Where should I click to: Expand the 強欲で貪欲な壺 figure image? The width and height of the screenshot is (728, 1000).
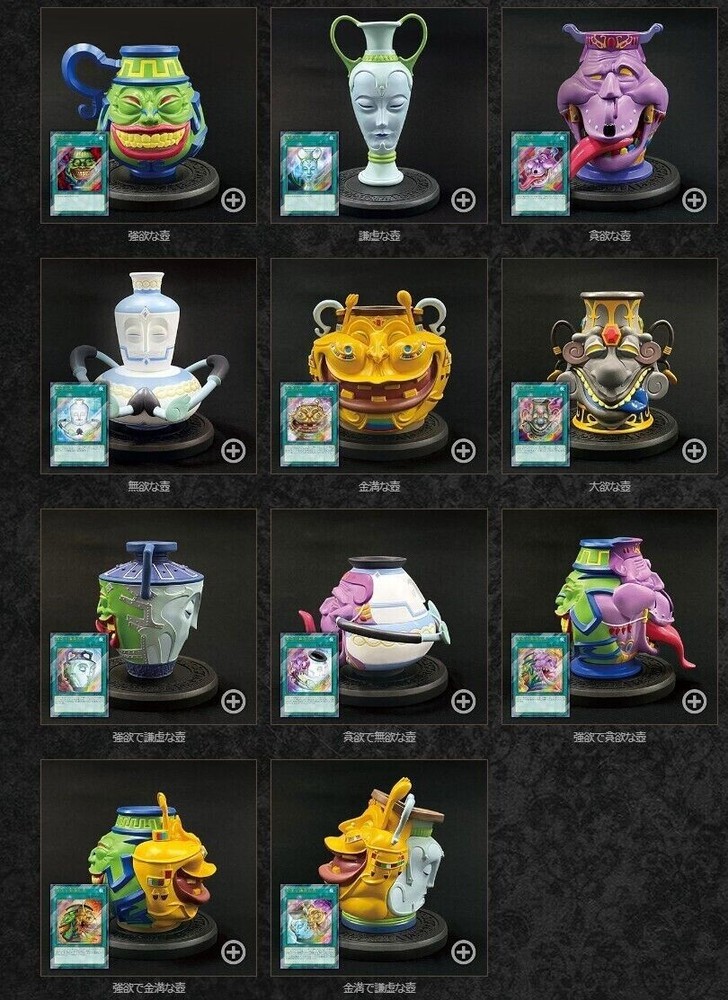pos(694,701)
